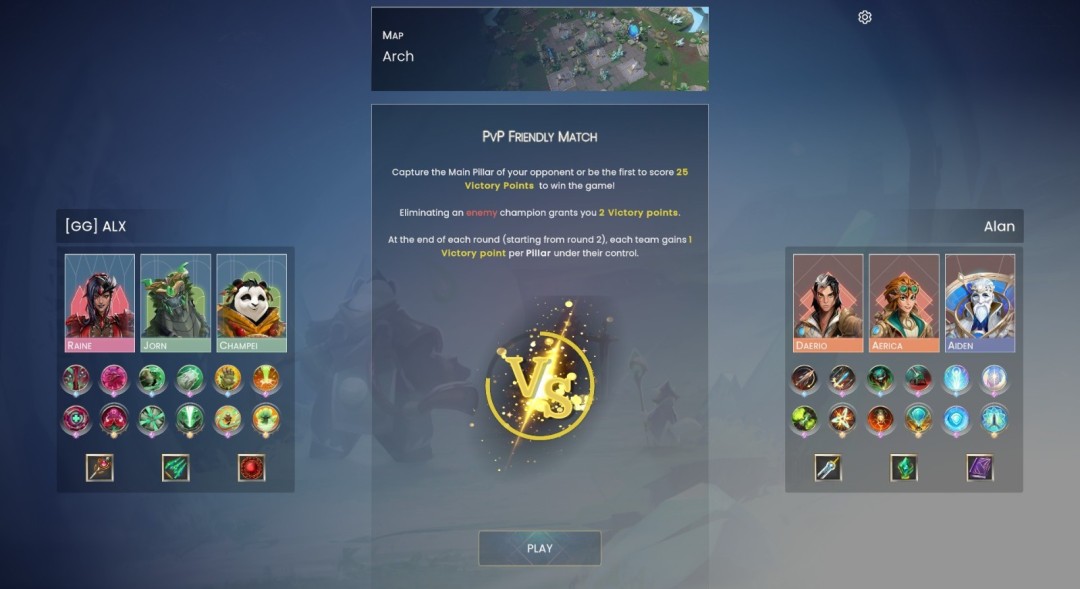
Task: Select the Arch map preview
Action: [x=539, y=49]
